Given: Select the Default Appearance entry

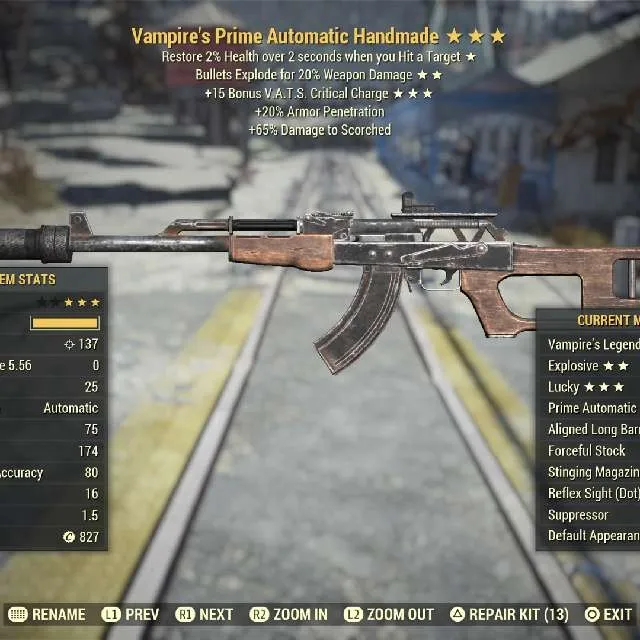Looking at the screenshot, I should pyautogui.click(x=593, y=536).
